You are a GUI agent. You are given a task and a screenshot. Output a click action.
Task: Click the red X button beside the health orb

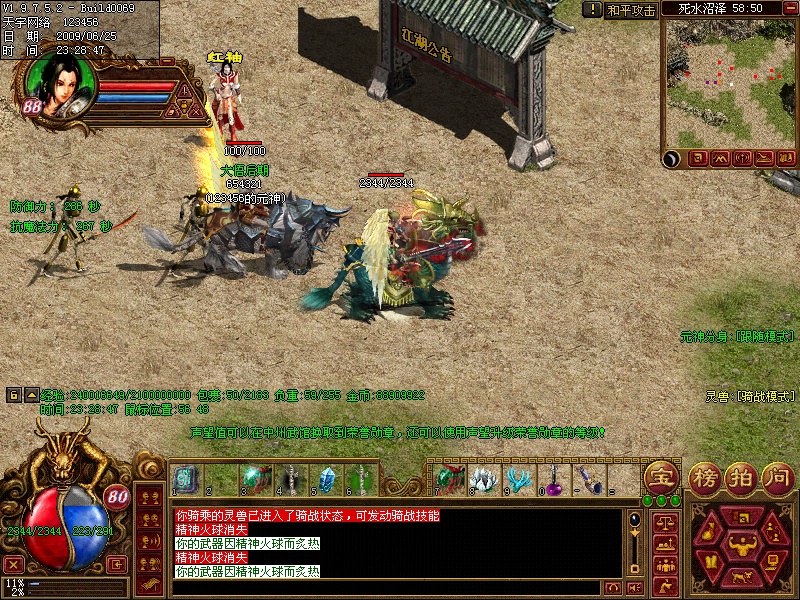pyautogui.click(x=14, y=564)
